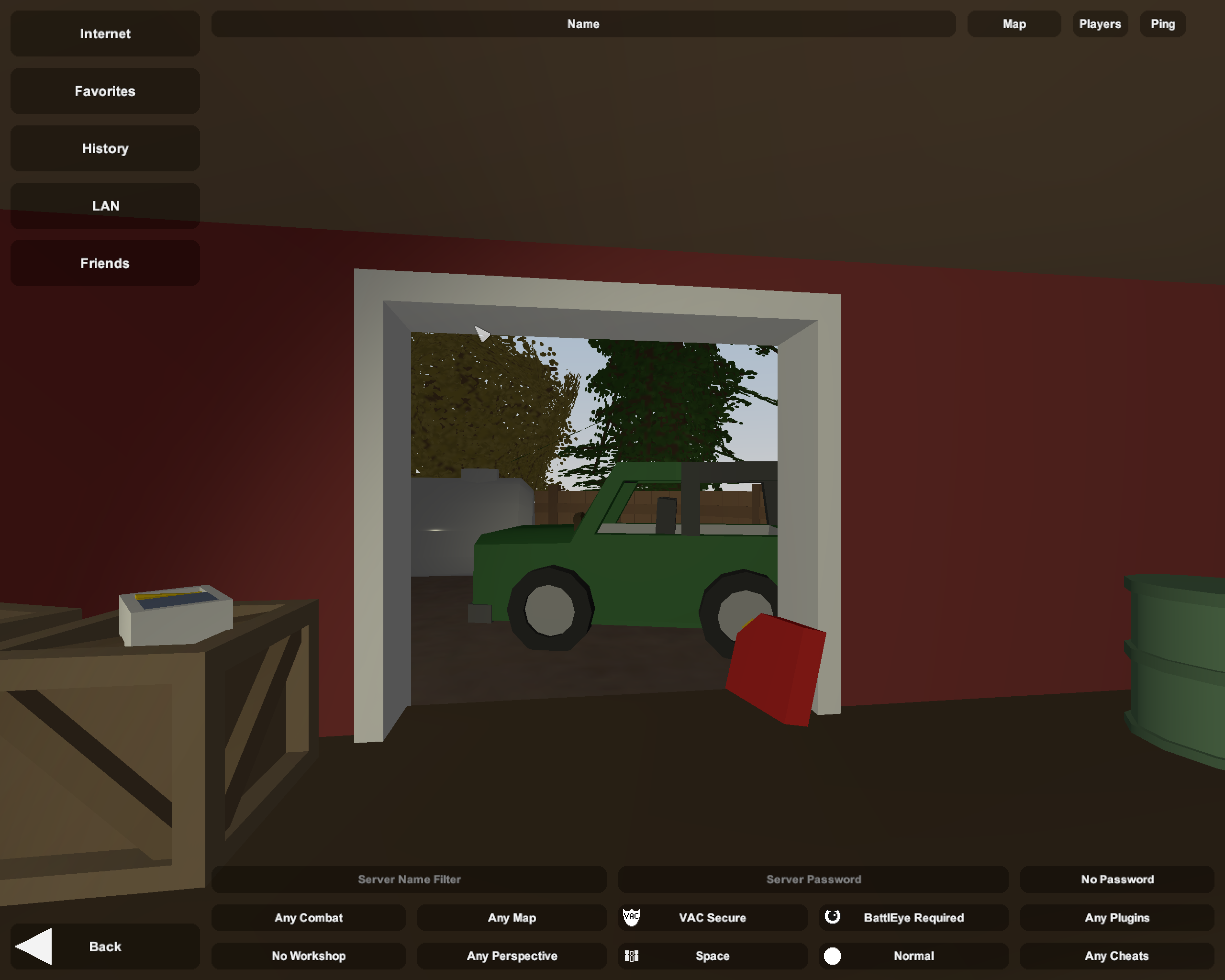Toggle the No Password filter
This screenshot has width=1225, height=980.
click(1117, 879)
